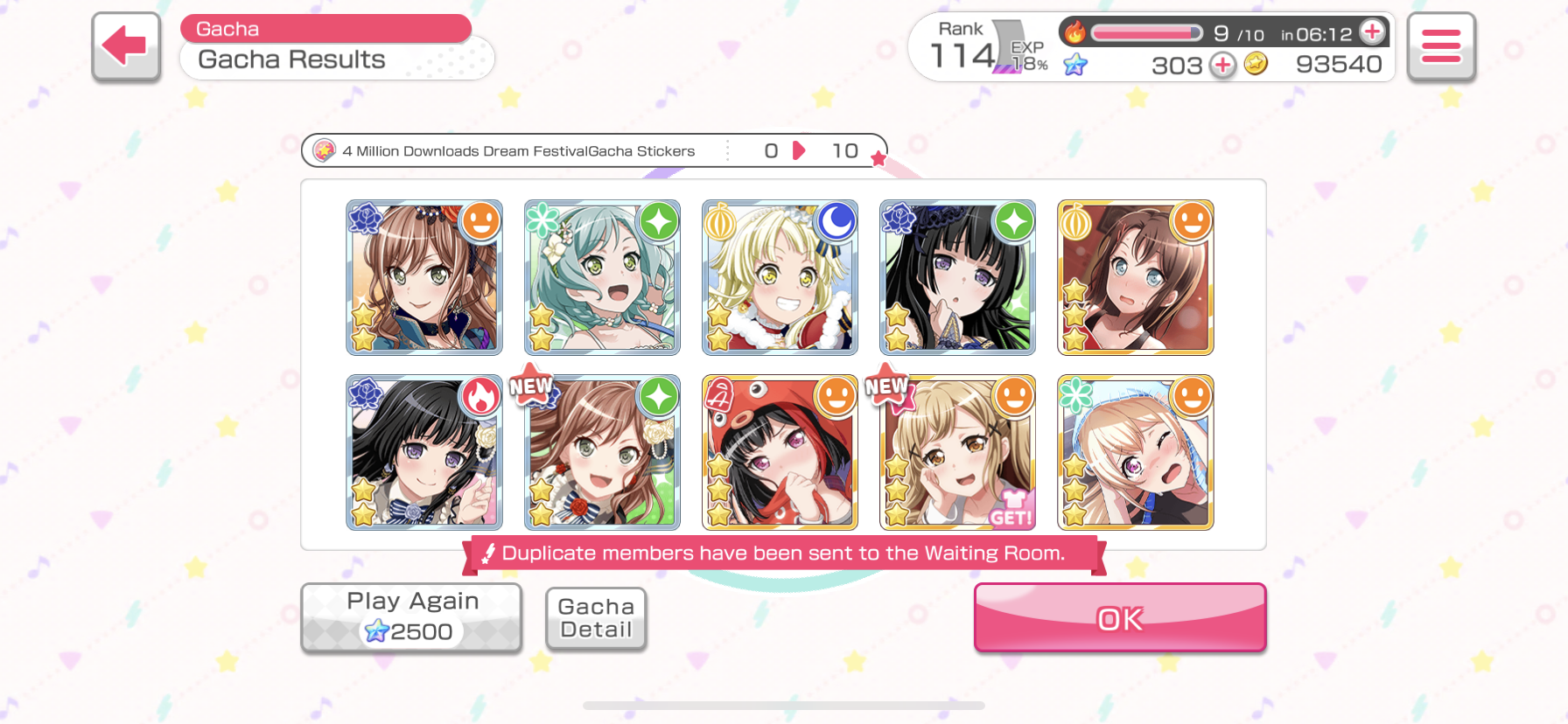
Task: Open the Gacha Detail info
Action: 596,618
